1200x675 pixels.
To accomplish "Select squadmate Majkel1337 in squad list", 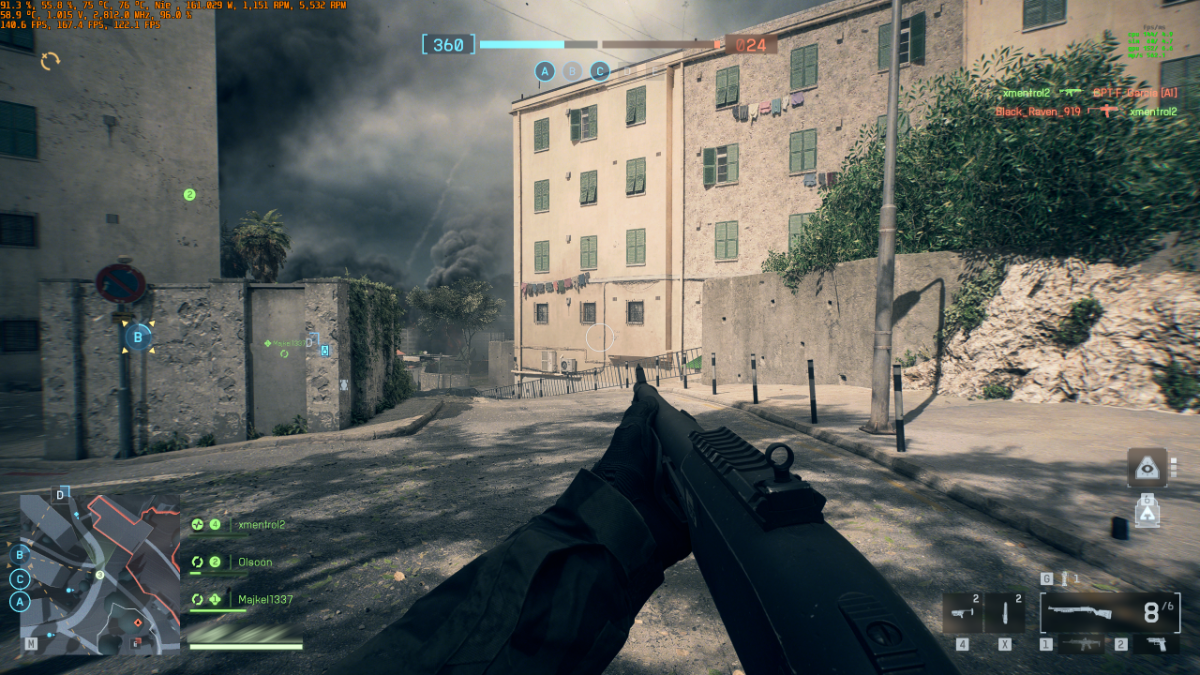I will (264, 599).
